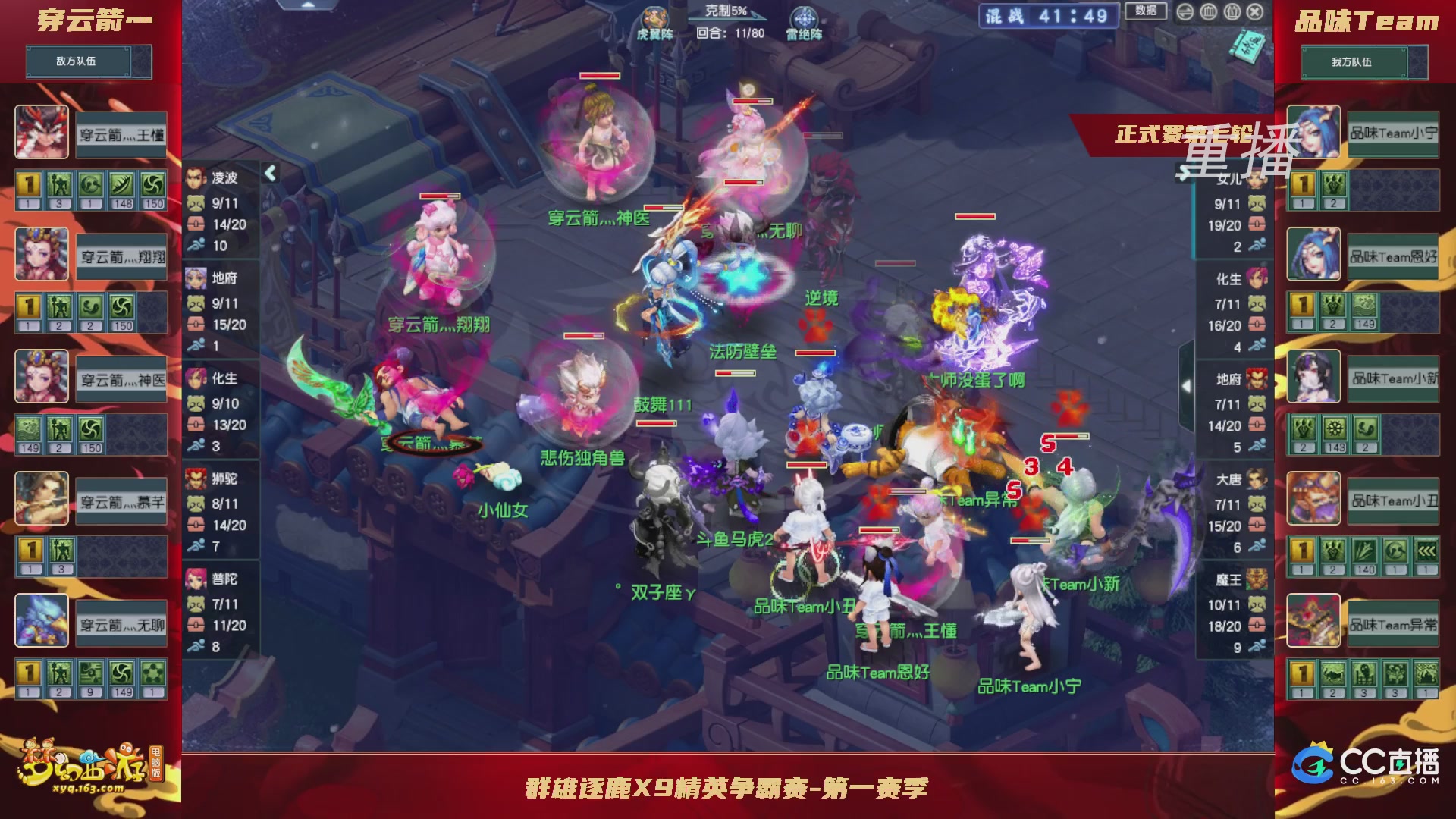
Task: Click the trash-bin icon in the top-right toolbar
Action: (x=1208, y=12)
